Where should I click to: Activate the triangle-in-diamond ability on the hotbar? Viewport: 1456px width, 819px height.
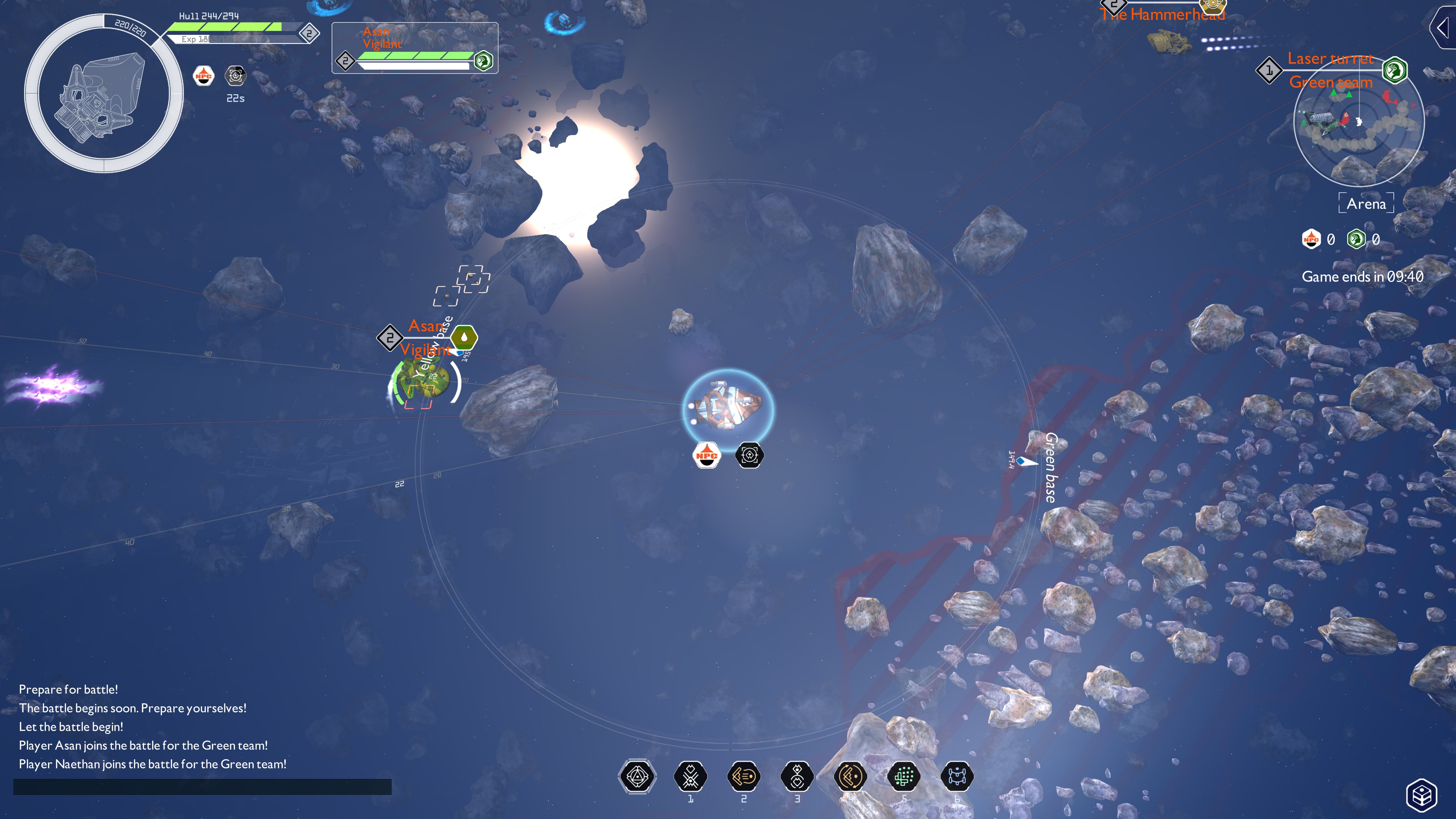637,777
